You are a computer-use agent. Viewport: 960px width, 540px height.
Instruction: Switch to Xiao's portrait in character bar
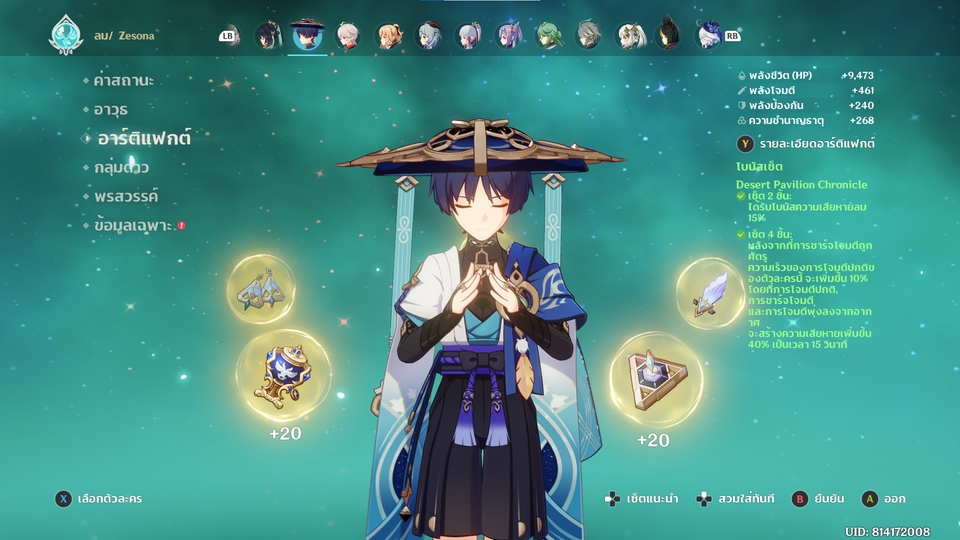(268, 37)
